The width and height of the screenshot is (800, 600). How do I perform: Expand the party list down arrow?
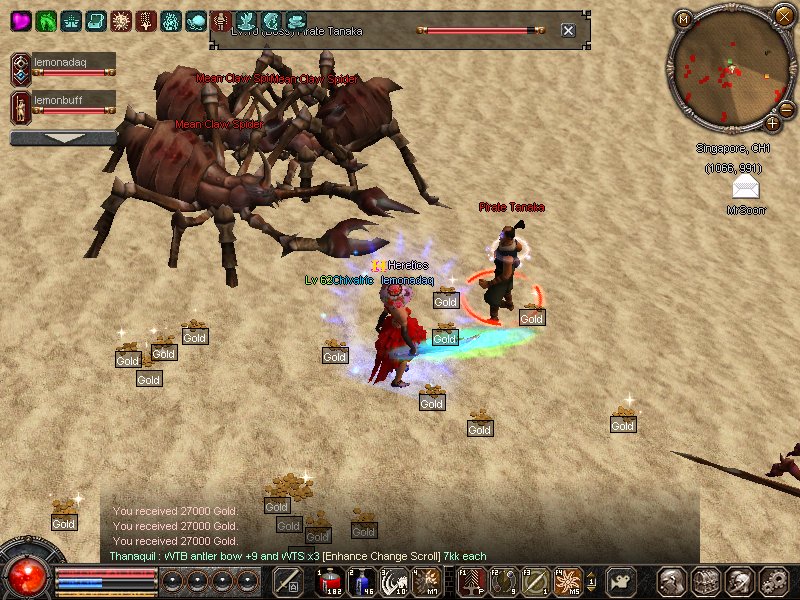tap(63, 138)
